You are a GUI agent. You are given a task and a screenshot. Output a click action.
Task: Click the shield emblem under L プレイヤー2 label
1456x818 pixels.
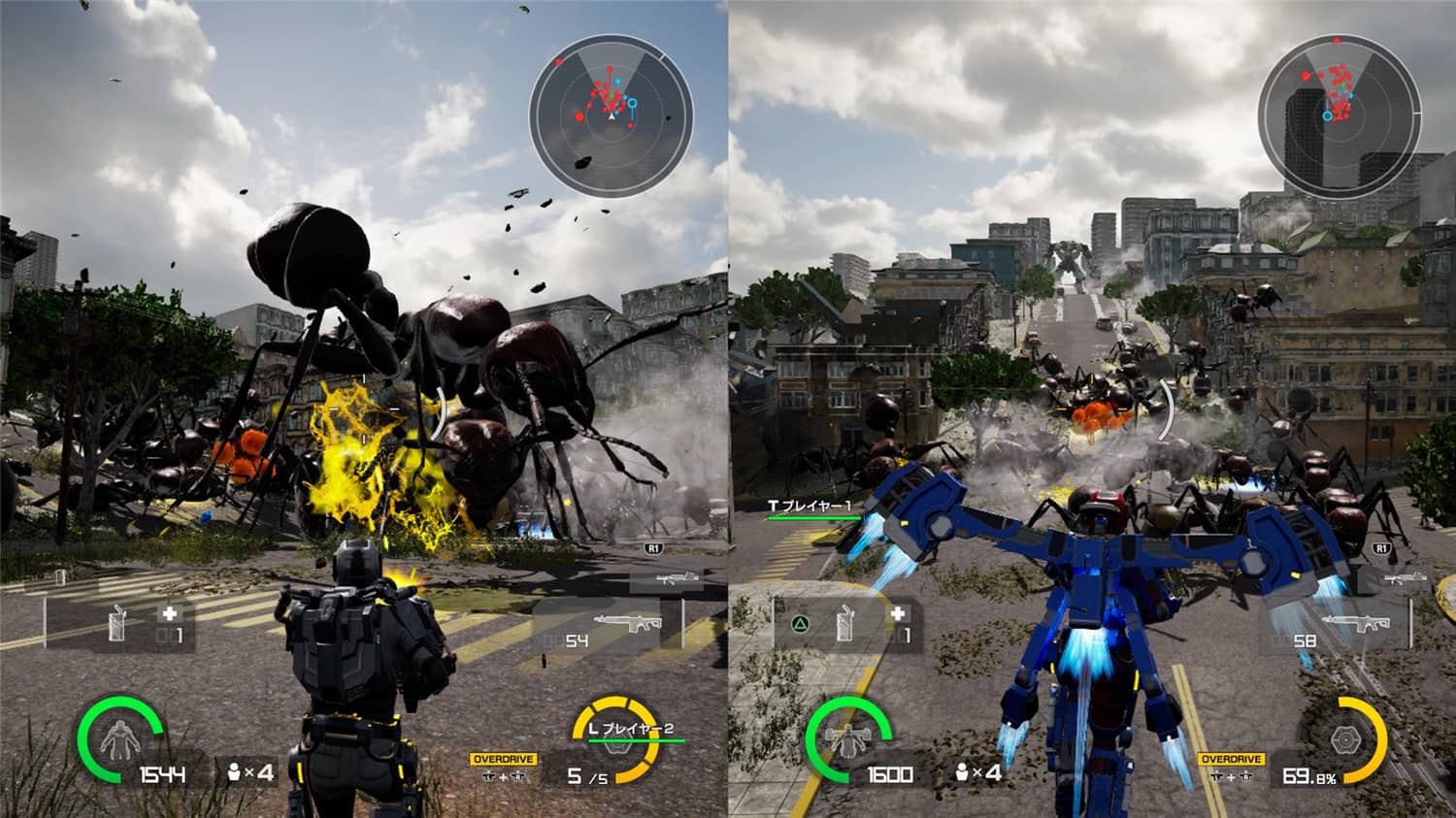click(616, 747)
